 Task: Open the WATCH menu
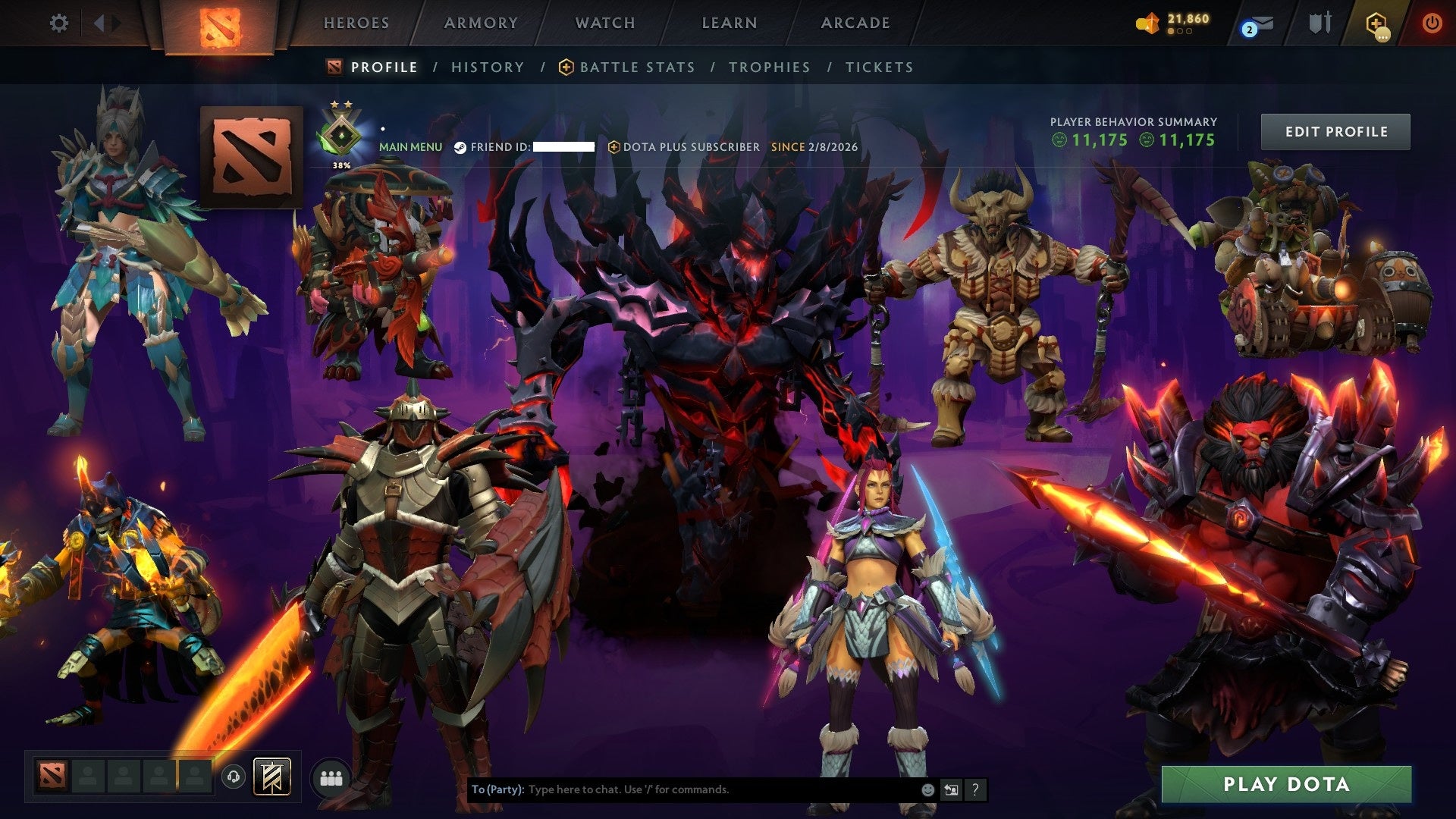click(604, 23)
